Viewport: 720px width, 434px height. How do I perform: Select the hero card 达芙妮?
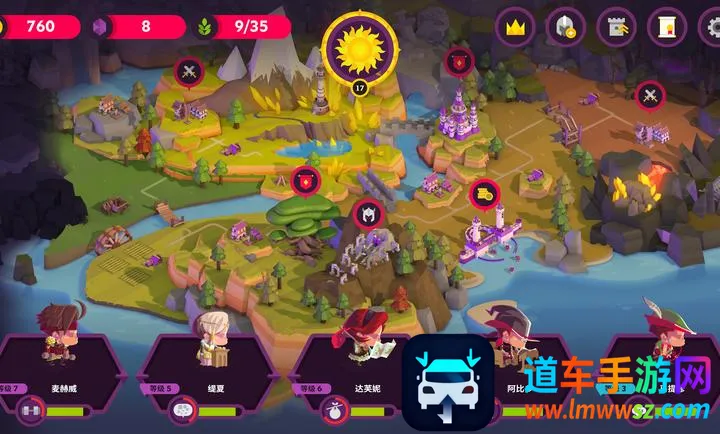tap(356, 371)
